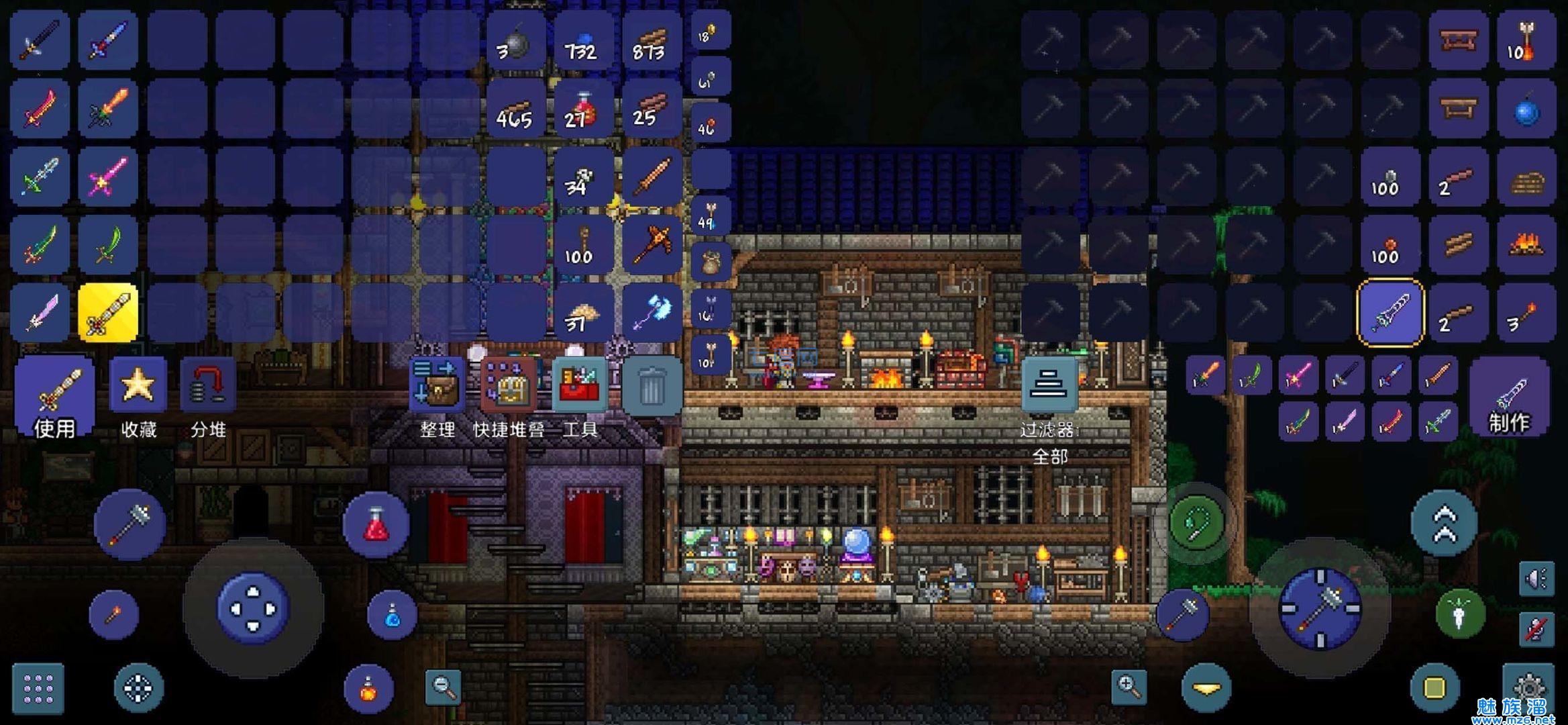Pick the bomb stack of 3

[515, 43]
